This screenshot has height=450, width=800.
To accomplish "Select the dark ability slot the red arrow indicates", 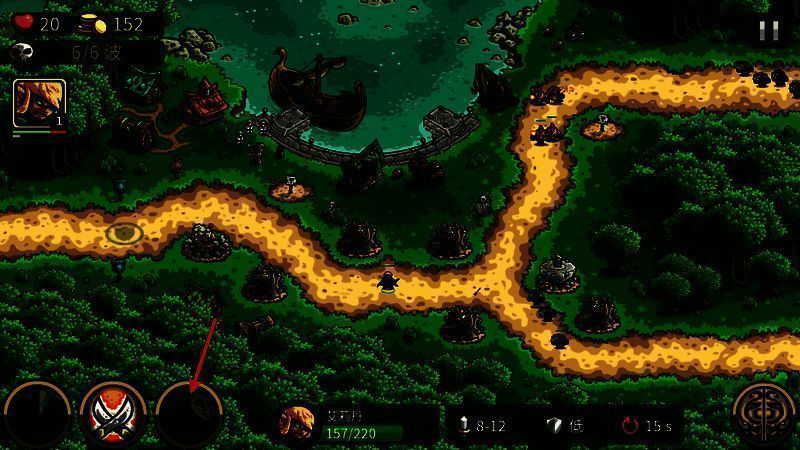I will pyautogui.click(x=190, y=414).
